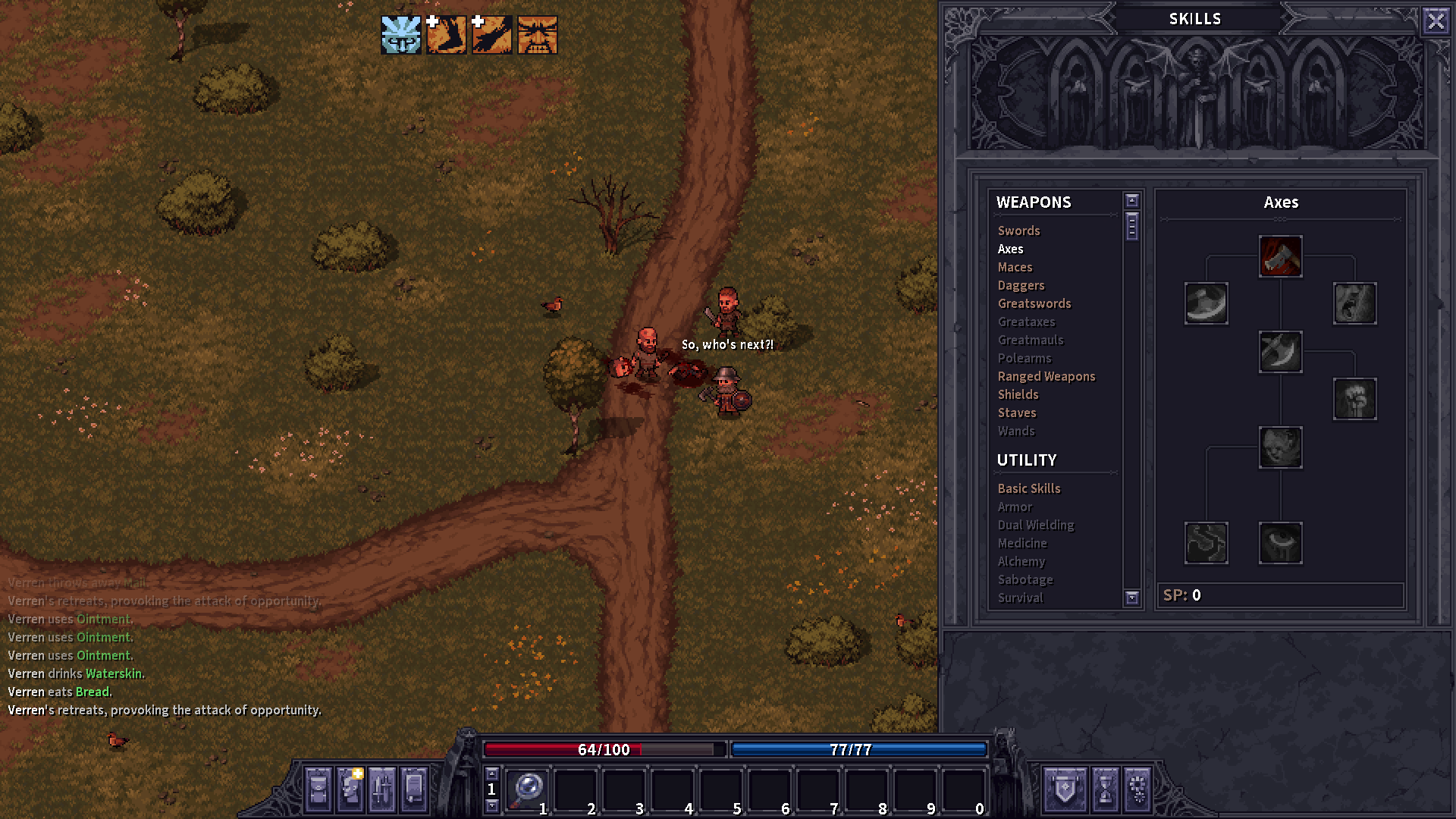Select the war cry mouth skill icon

[1354, 303]
